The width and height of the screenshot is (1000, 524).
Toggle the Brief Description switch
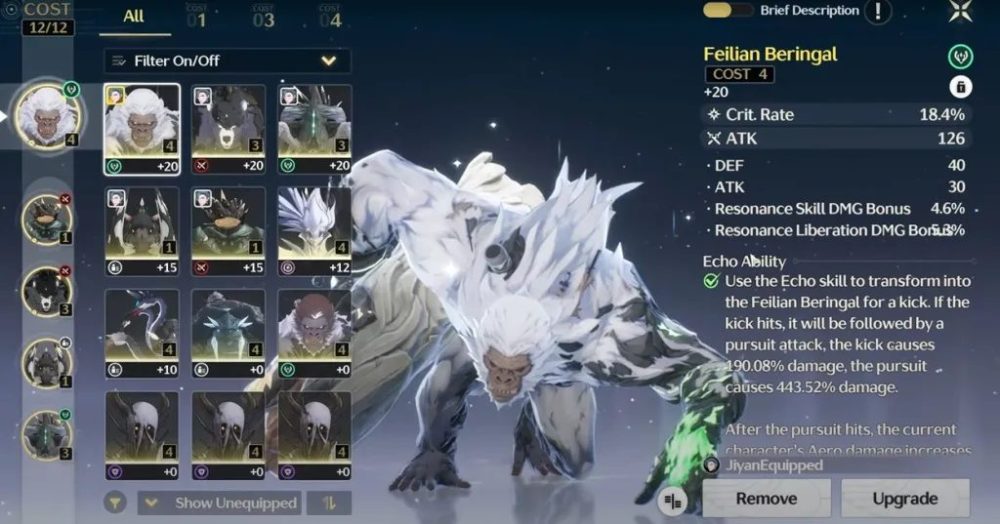pyautogui.click(x=728, y=10)
